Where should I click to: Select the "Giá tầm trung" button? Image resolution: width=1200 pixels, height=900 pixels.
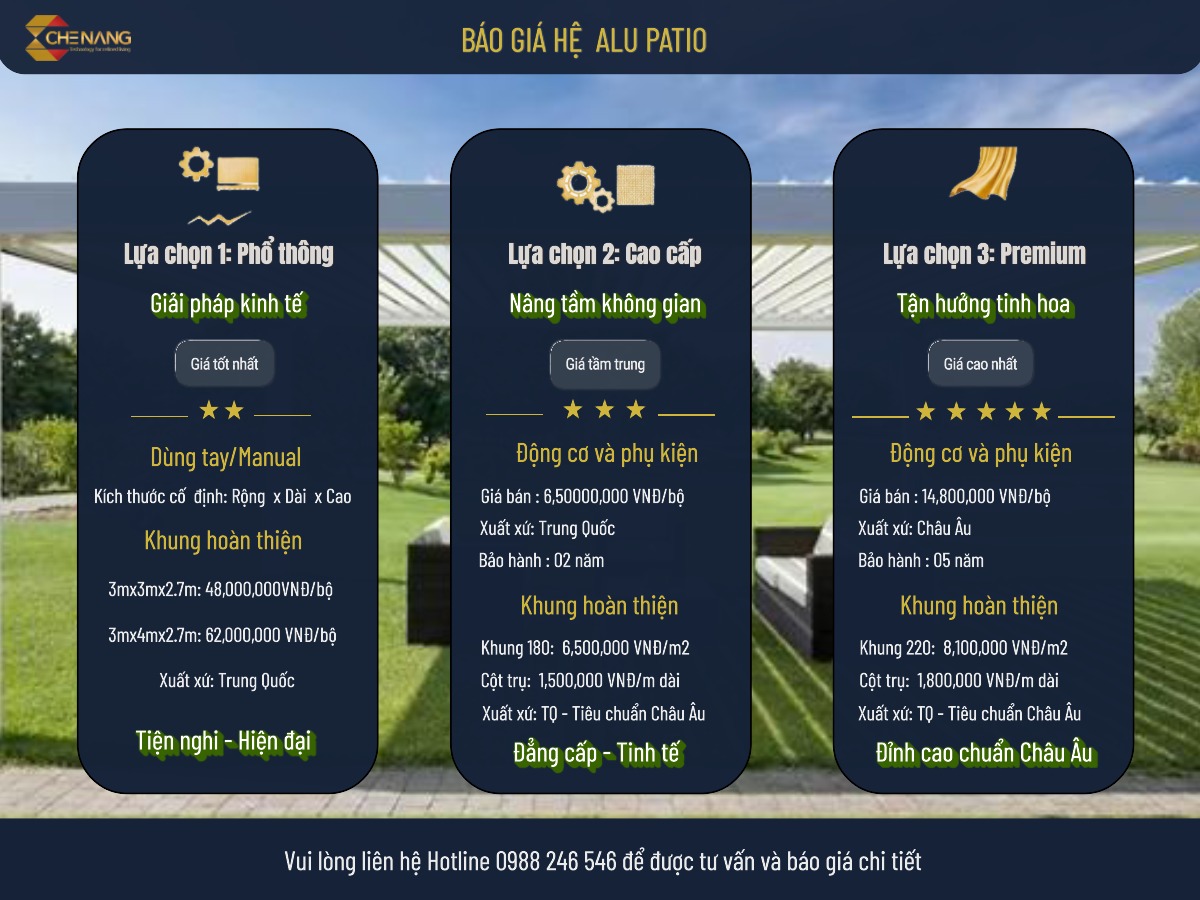(605, 364)
